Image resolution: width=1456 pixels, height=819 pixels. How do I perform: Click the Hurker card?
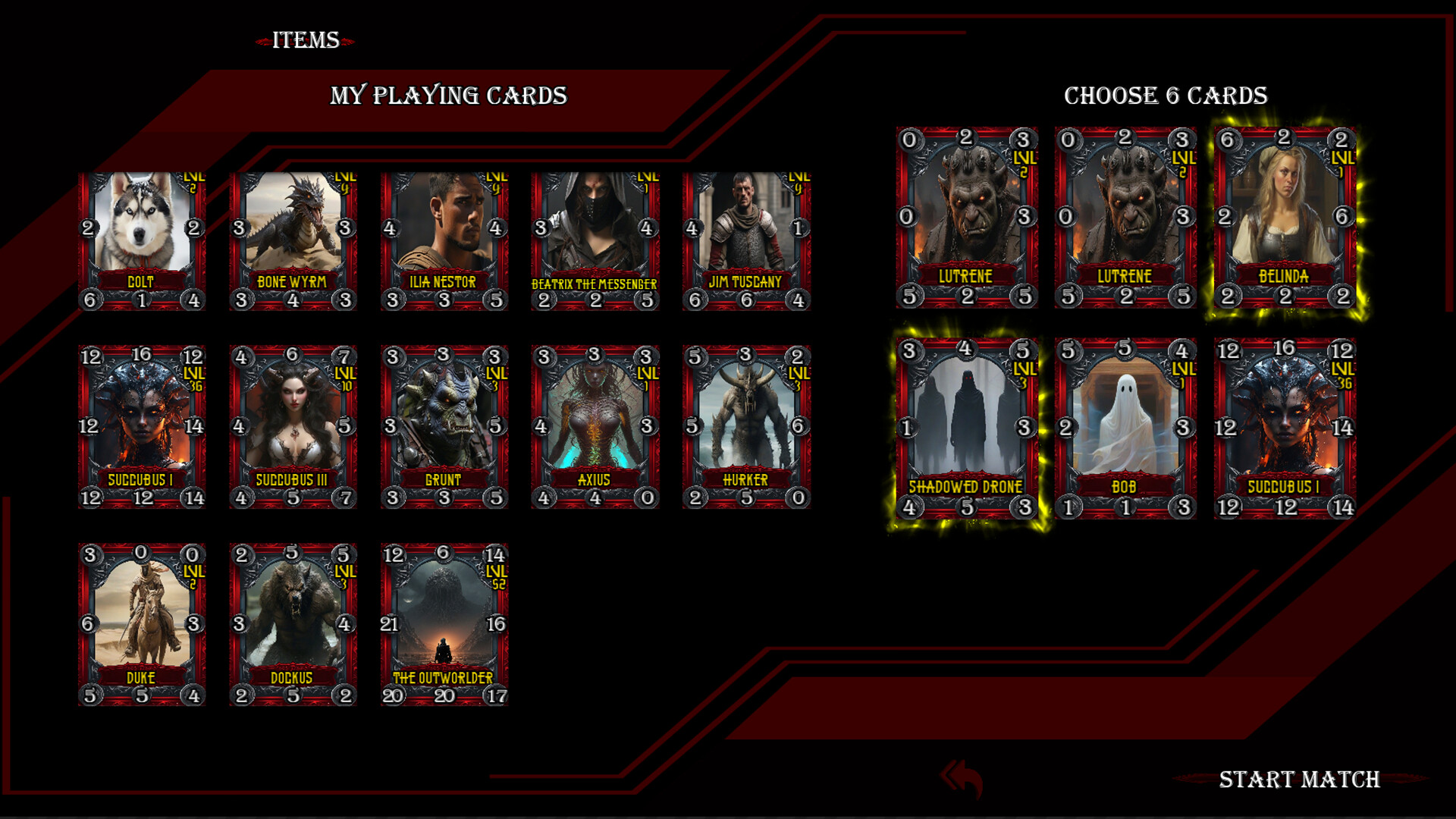[747, 425]
